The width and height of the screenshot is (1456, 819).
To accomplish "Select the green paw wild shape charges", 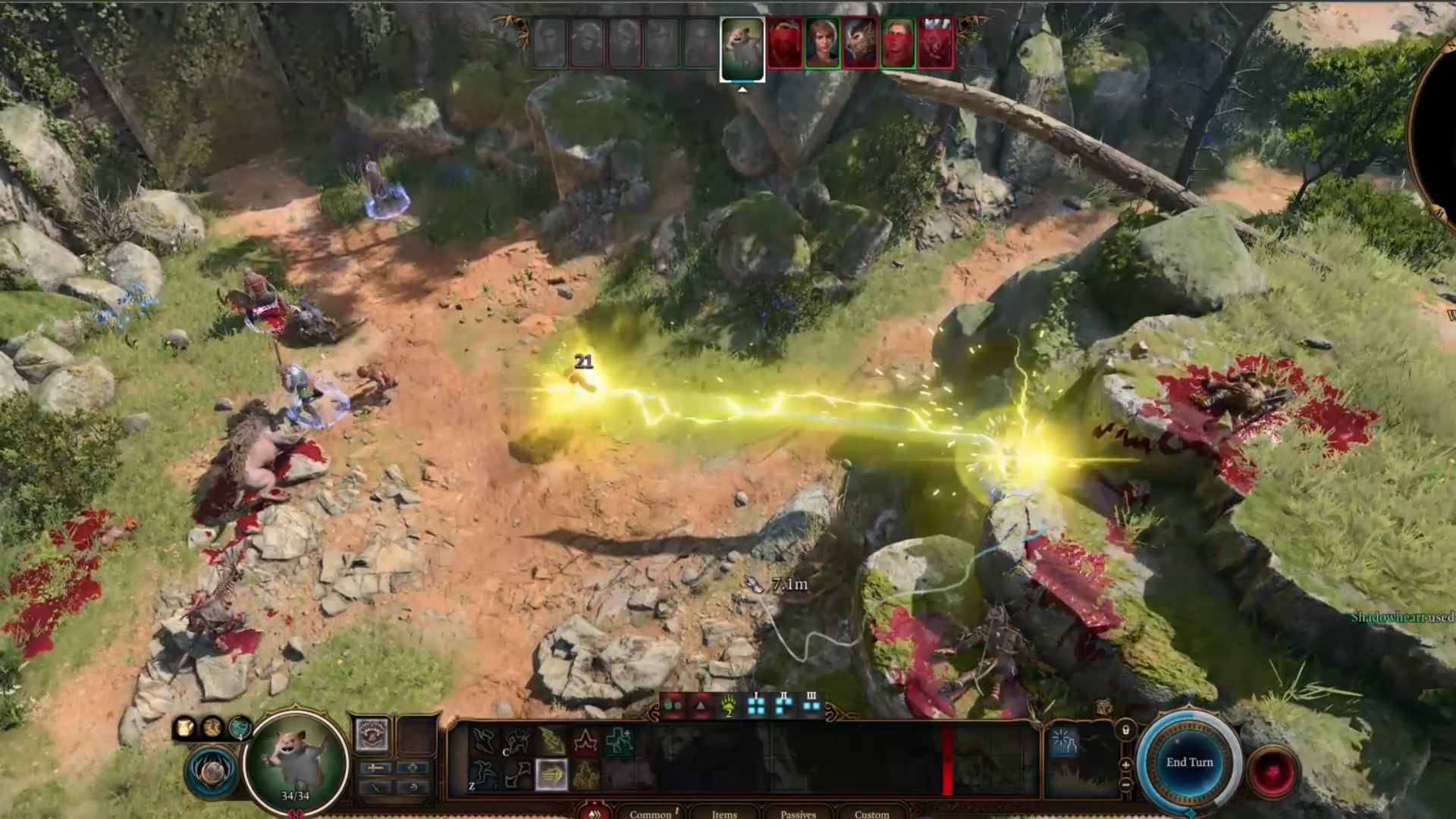I will (x=728, y=707).
